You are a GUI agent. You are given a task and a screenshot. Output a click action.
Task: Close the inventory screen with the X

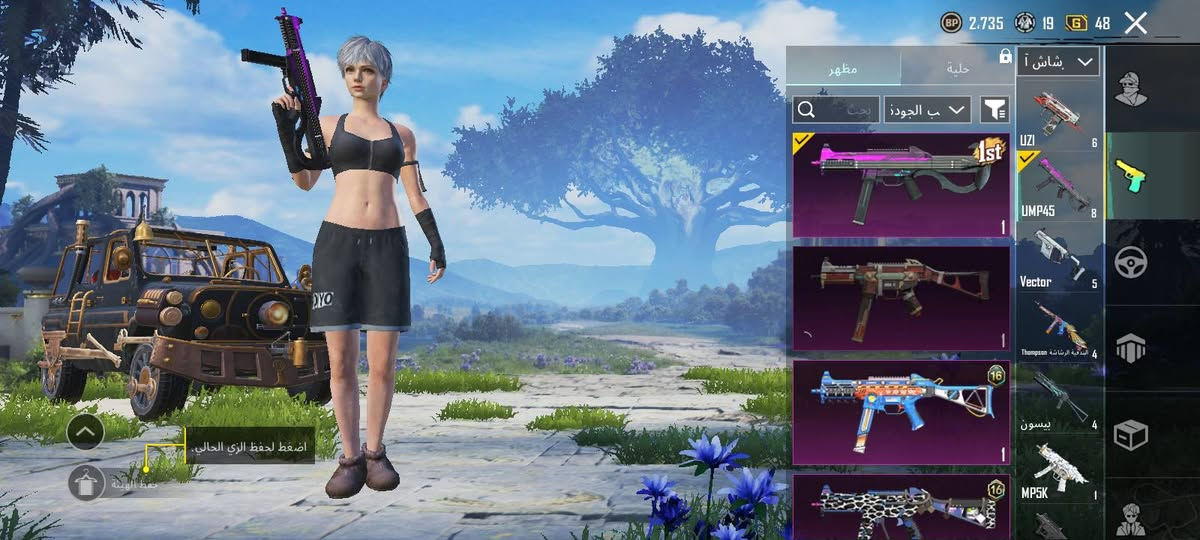(1135, 23)
